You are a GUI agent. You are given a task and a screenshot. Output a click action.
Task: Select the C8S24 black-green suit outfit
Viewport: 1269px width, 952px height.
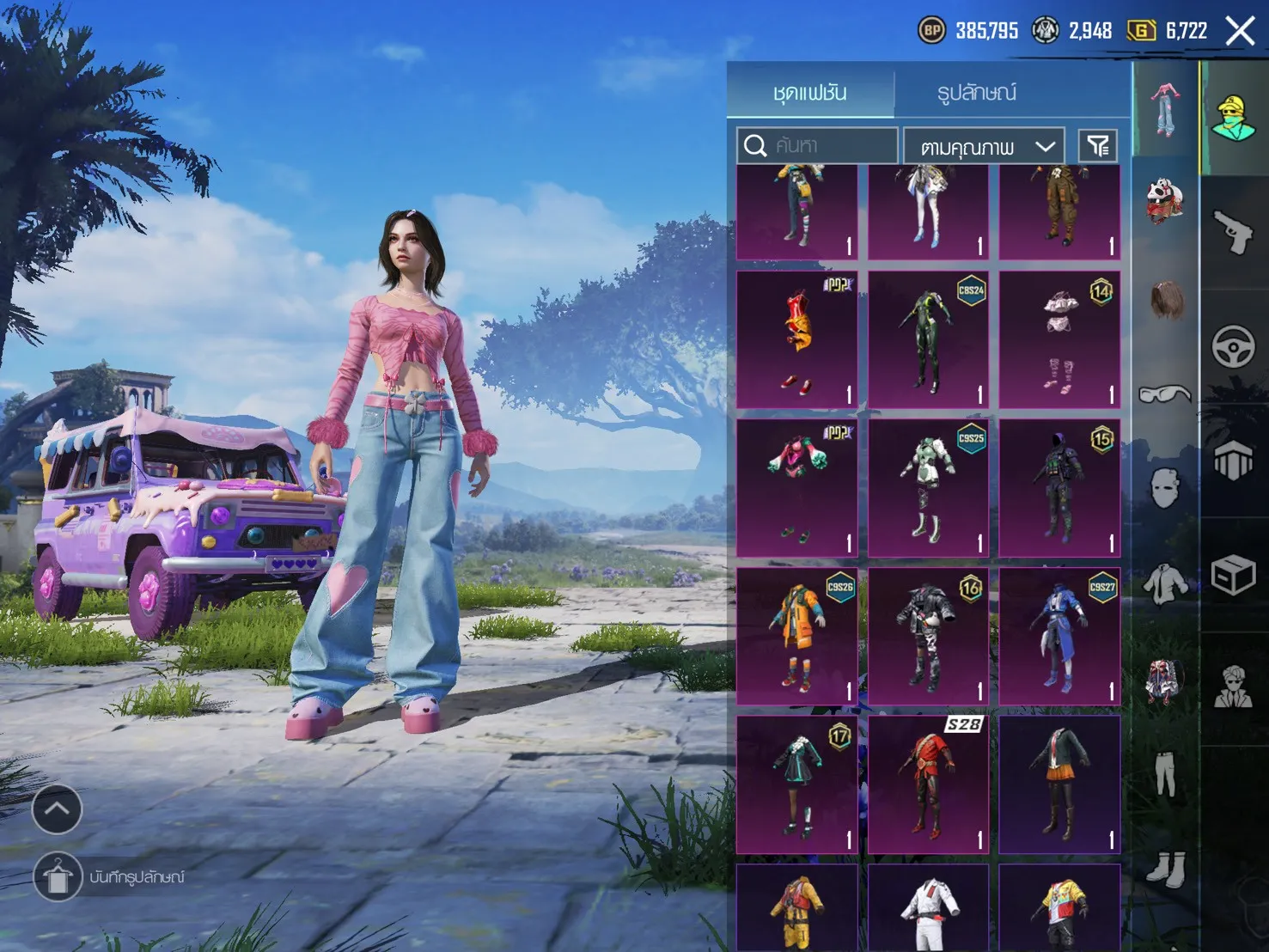928,339
